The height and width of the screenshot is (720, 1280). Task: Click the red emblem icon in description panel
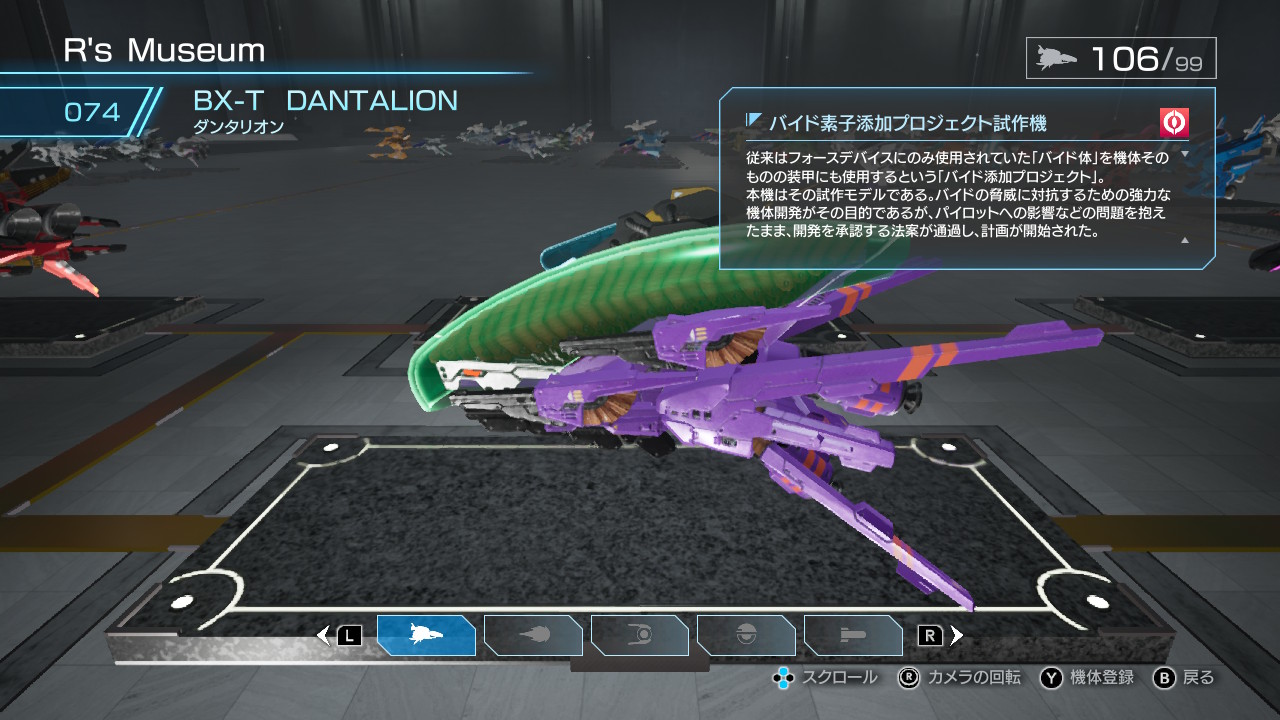[1174, 123]
